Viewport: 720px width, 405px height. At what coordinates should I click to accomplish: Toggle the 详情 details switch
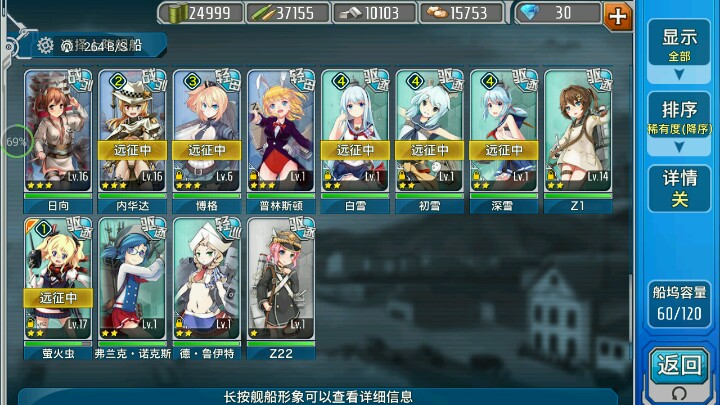tap(679, 188)
